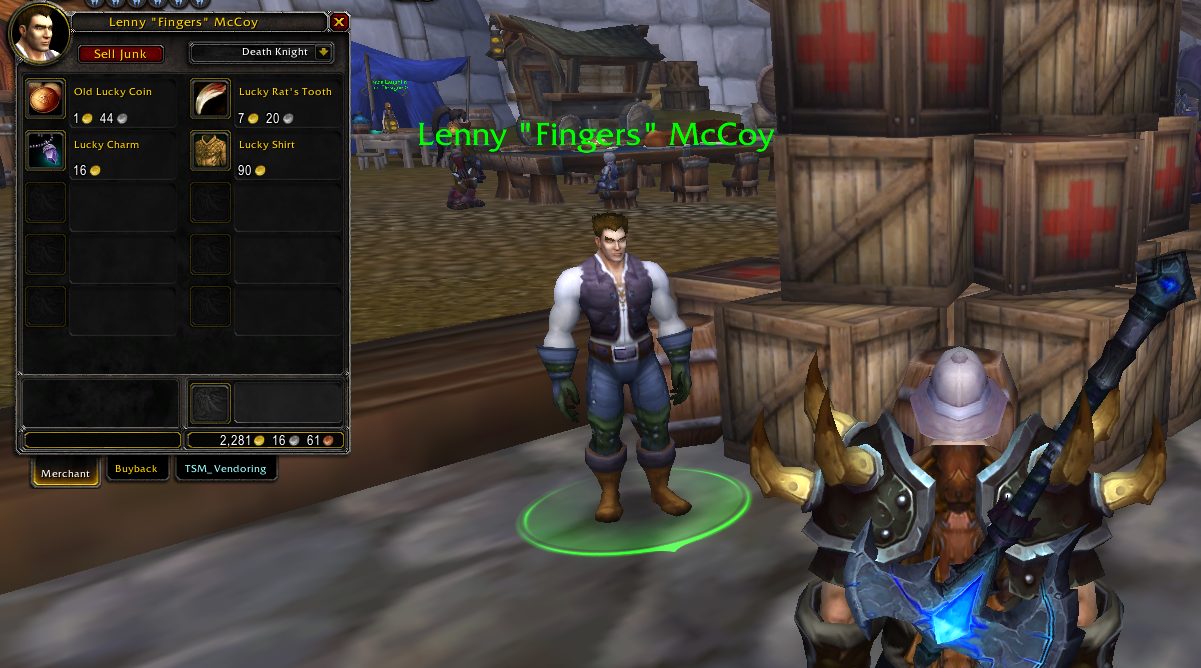
Task: Click Lenny McCoy's portrait
Action: pos(36,32)
